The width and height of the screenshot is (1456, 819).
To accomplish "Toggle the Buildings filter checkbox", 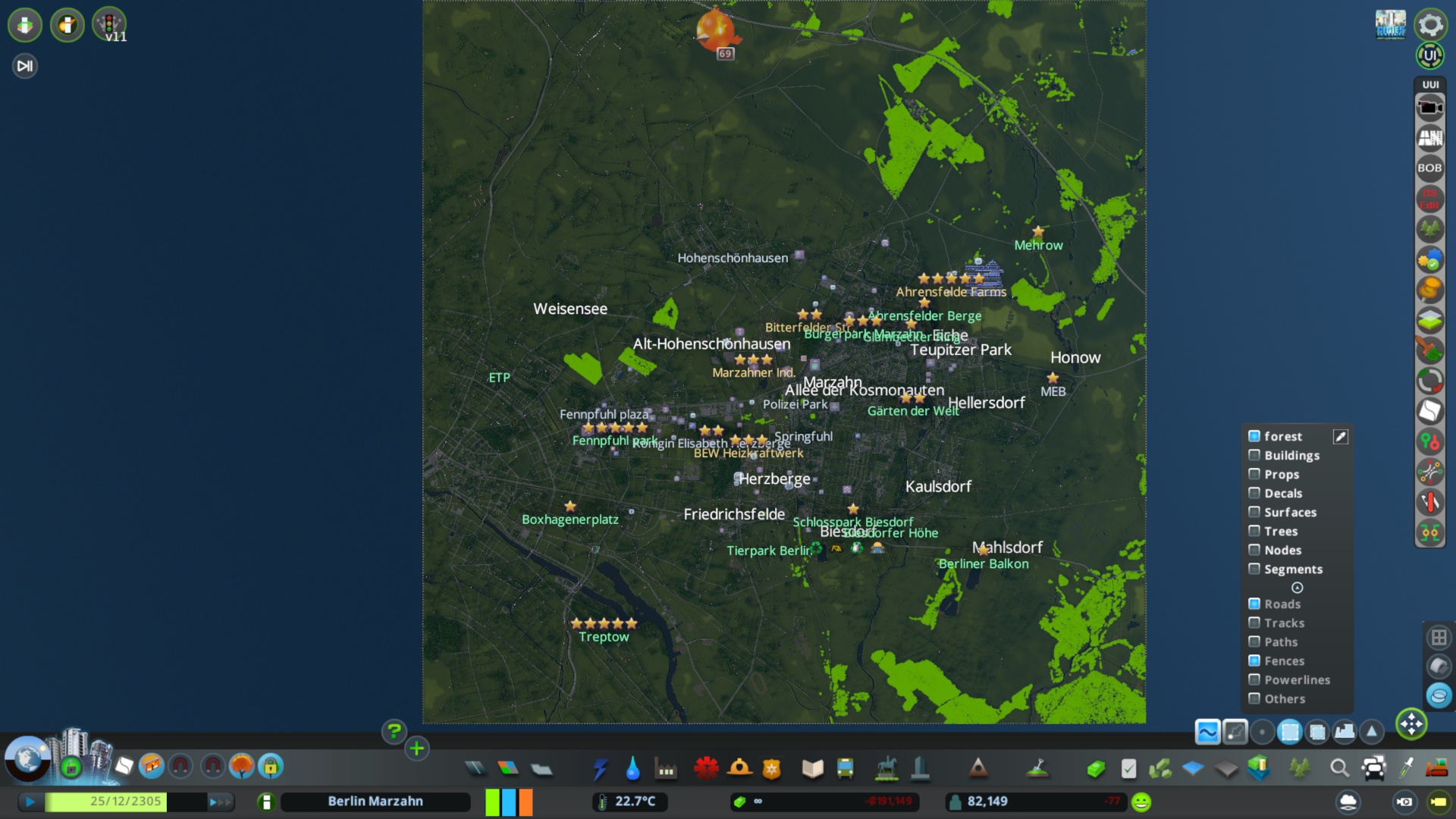I will 1256,455.
